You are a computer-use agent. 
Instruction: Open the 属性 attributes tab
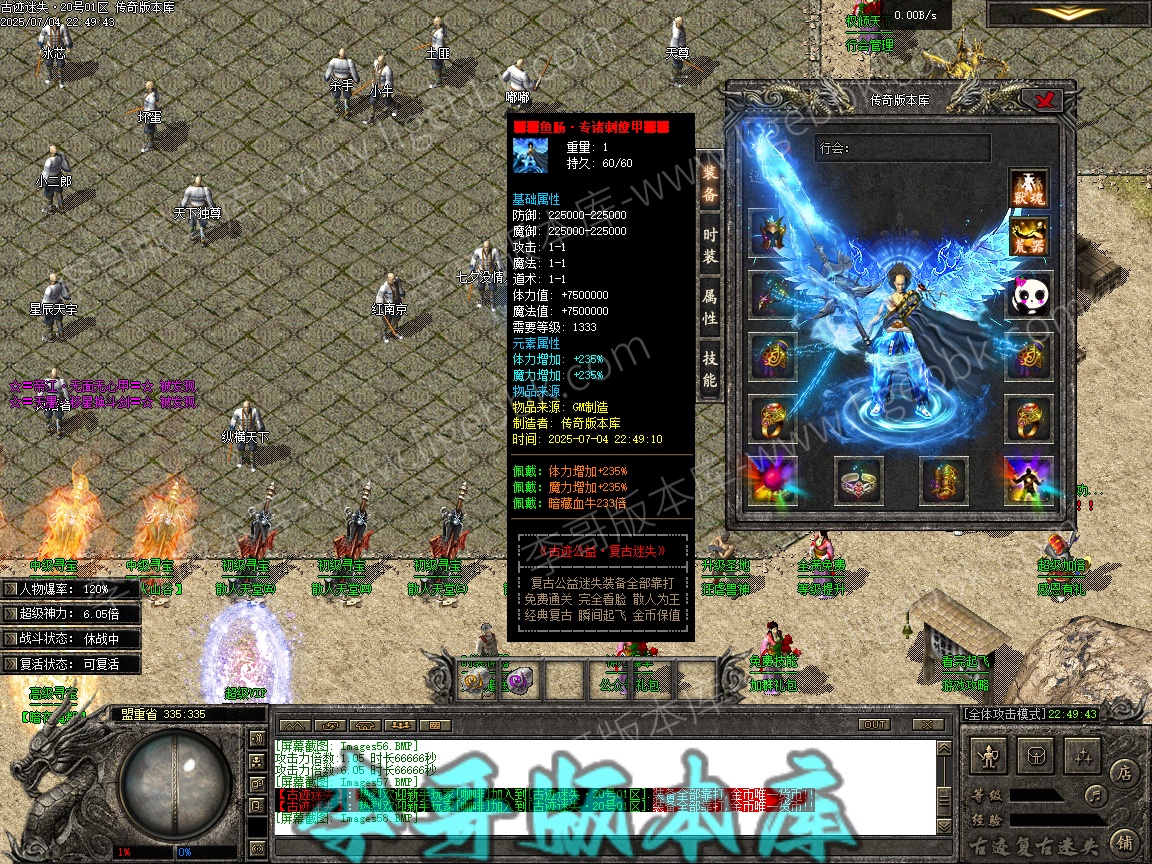(x=709, y=308)
